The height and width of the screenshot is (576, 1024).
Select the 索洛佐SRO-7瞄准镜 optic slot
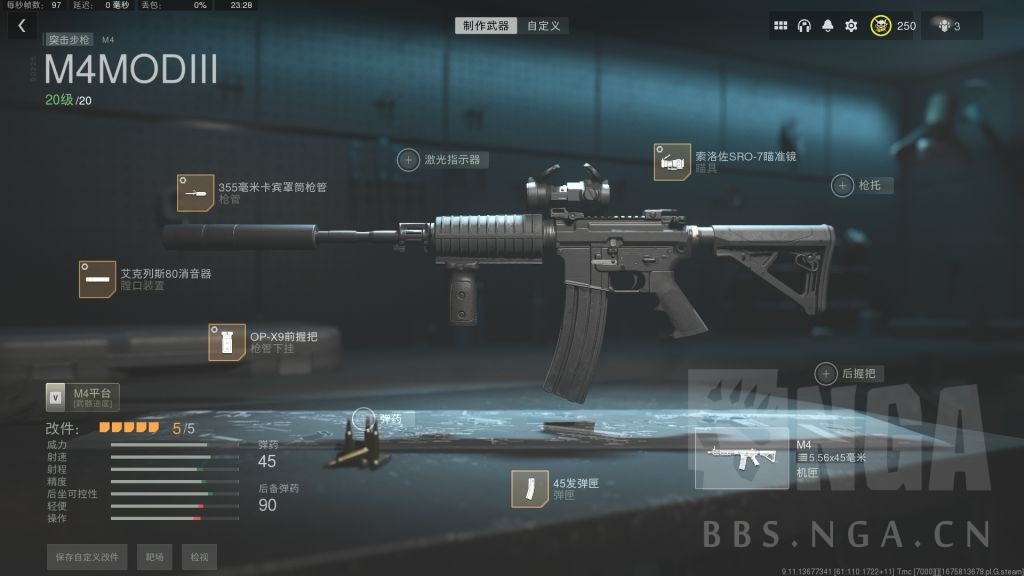click(670, 161)
